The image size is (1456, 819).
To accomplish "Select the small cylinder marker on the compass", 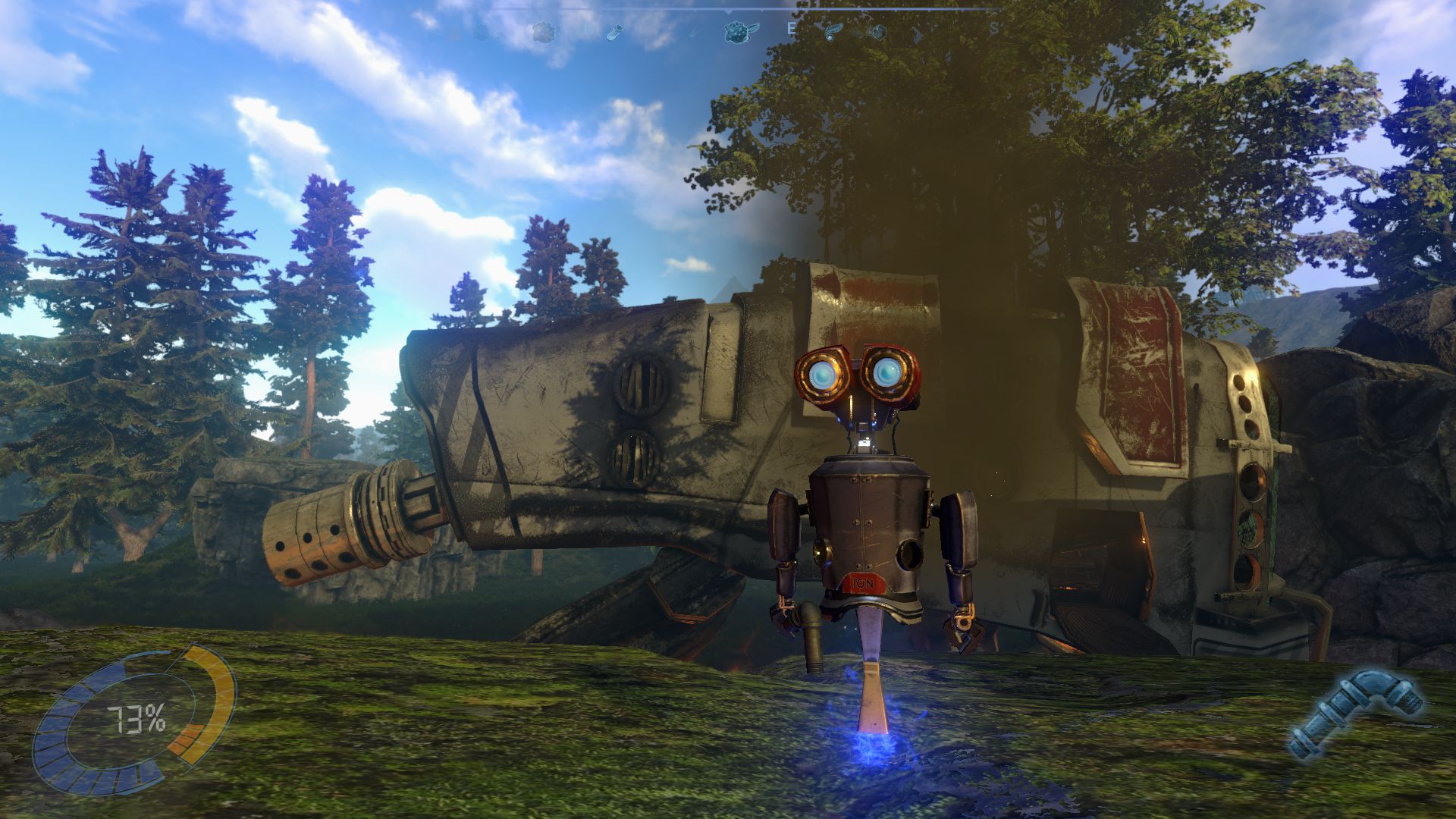I will (614, 33).
